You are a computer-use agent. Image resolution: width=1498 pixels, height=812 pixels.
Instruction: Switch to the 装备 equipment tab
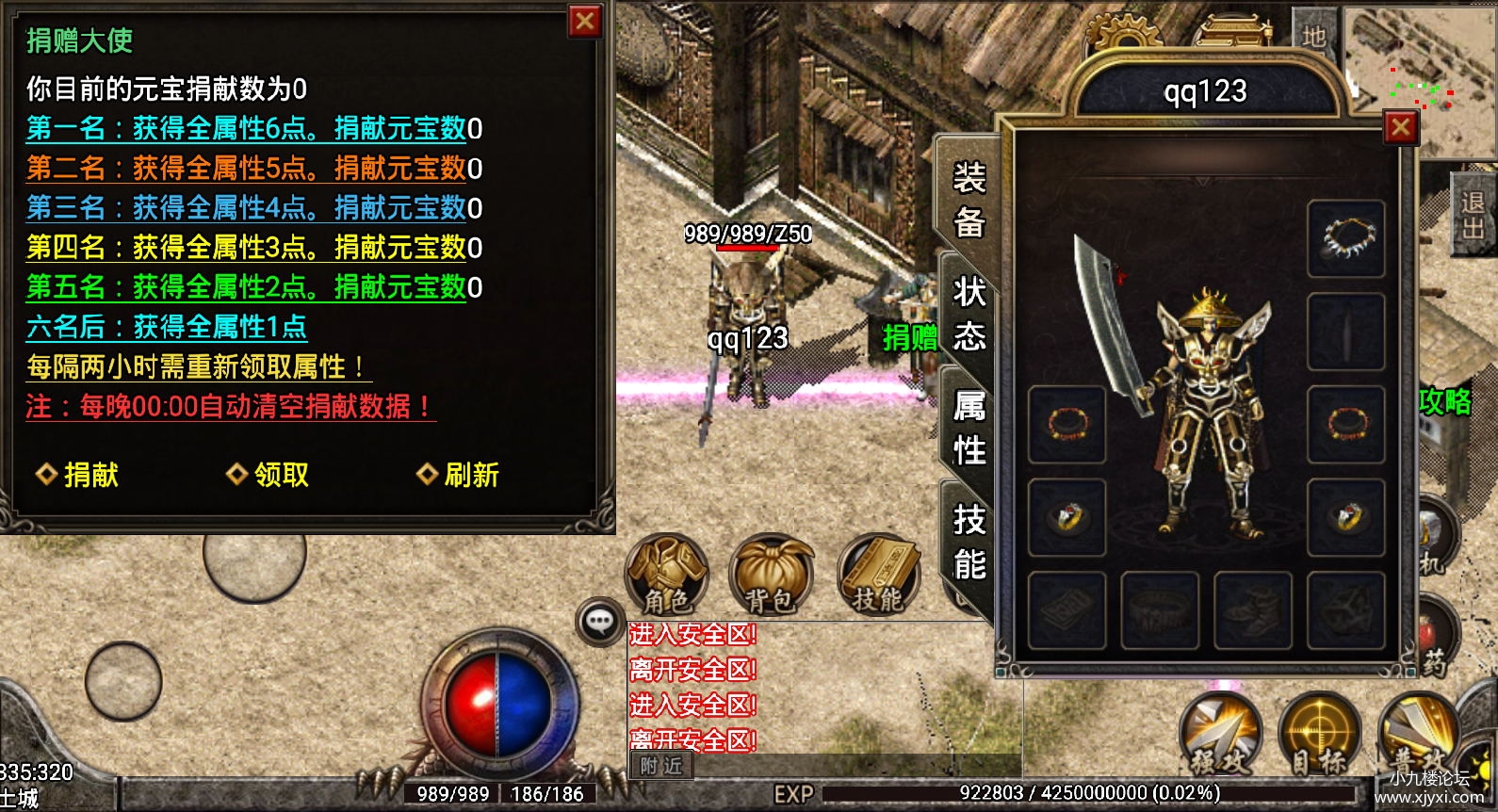[x=969, y=200]
